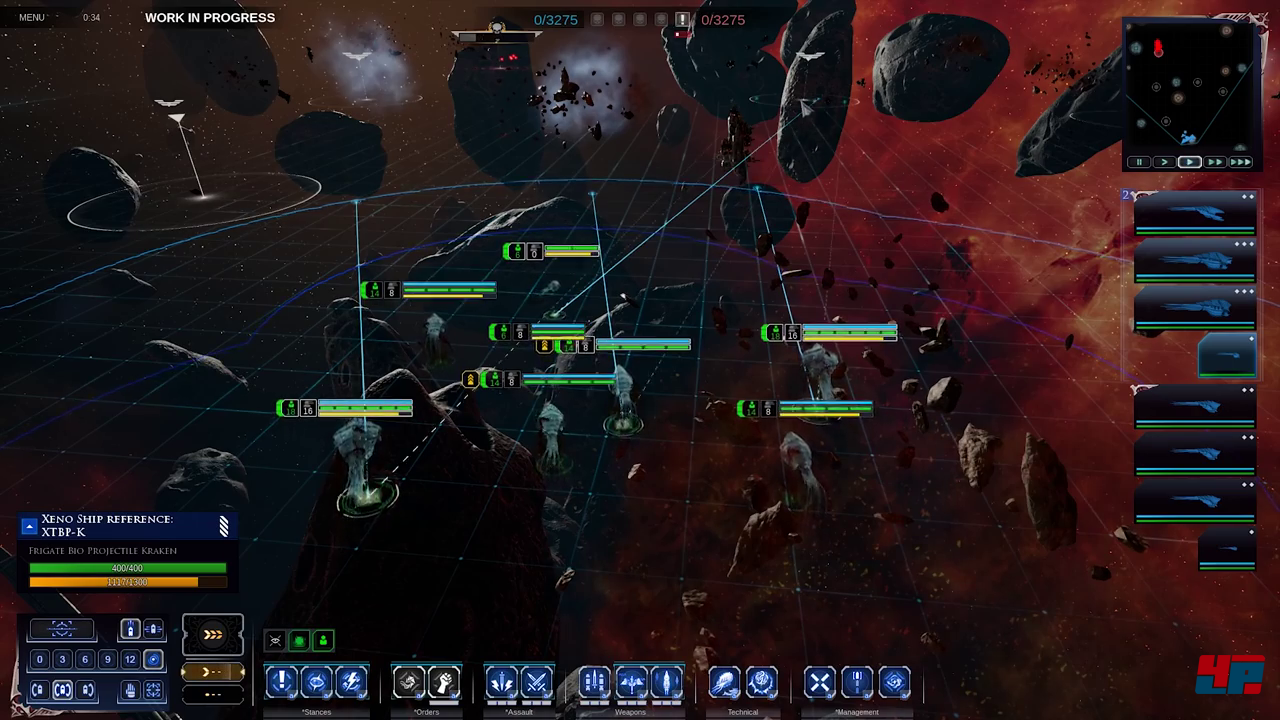
Task: Pause the battle with the pause control
Action: coord(1139,162)
